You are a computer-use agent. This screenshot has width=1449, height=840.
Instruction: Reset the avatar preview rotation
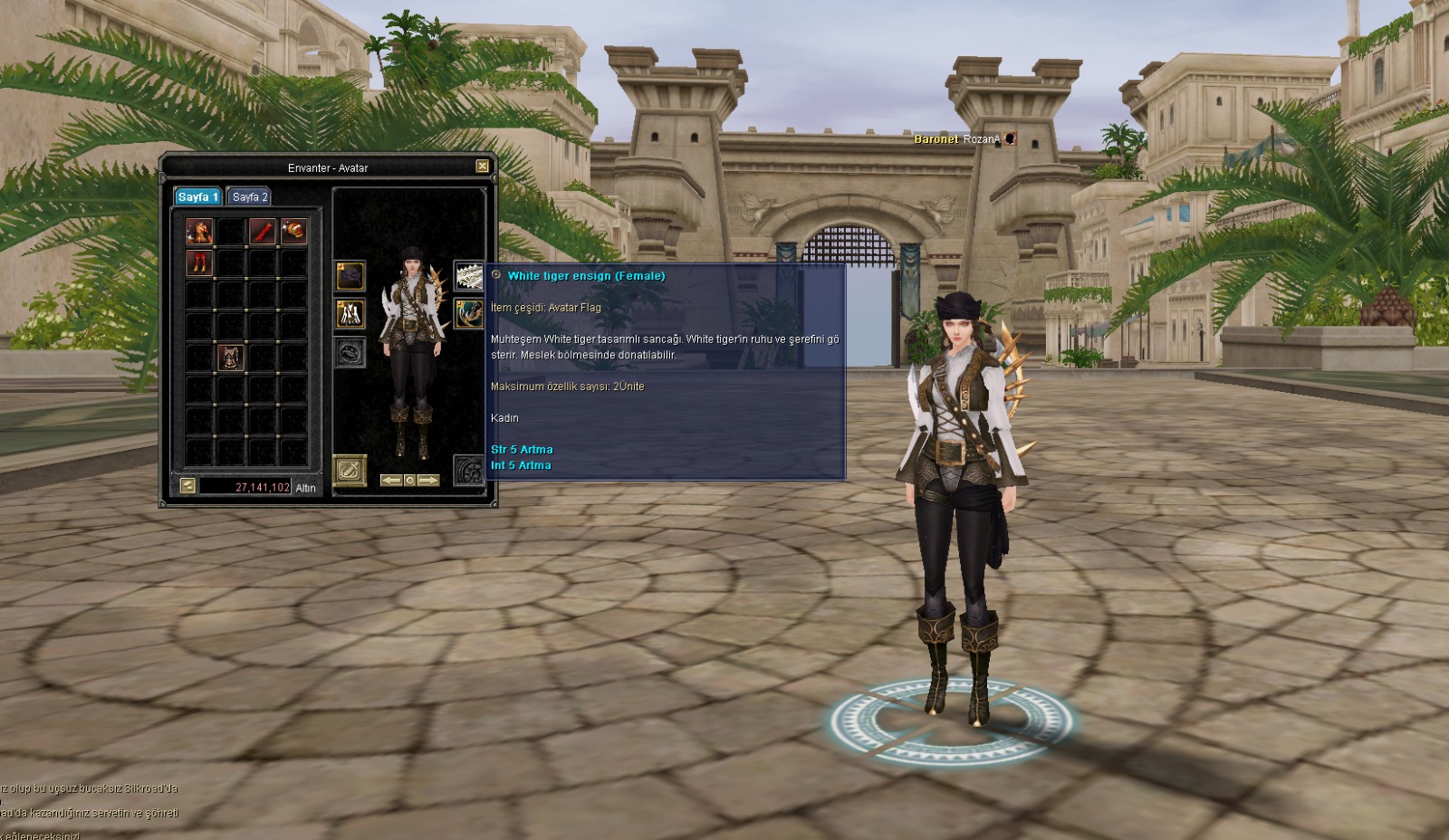pyautogui.click(x=409, y=481)
